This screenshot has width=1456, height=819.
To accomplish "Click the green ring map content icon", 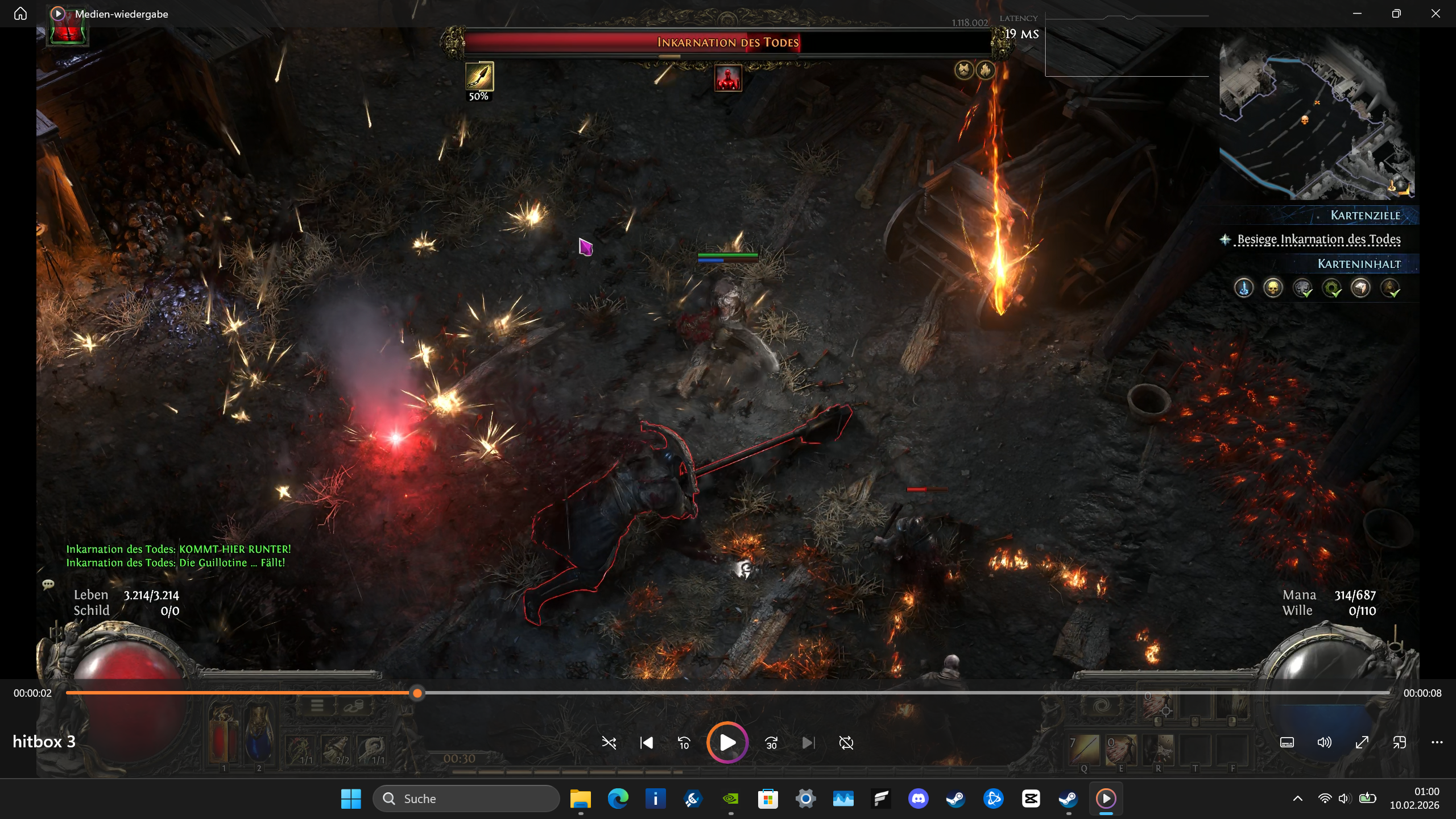I will tap(1331, 288).
